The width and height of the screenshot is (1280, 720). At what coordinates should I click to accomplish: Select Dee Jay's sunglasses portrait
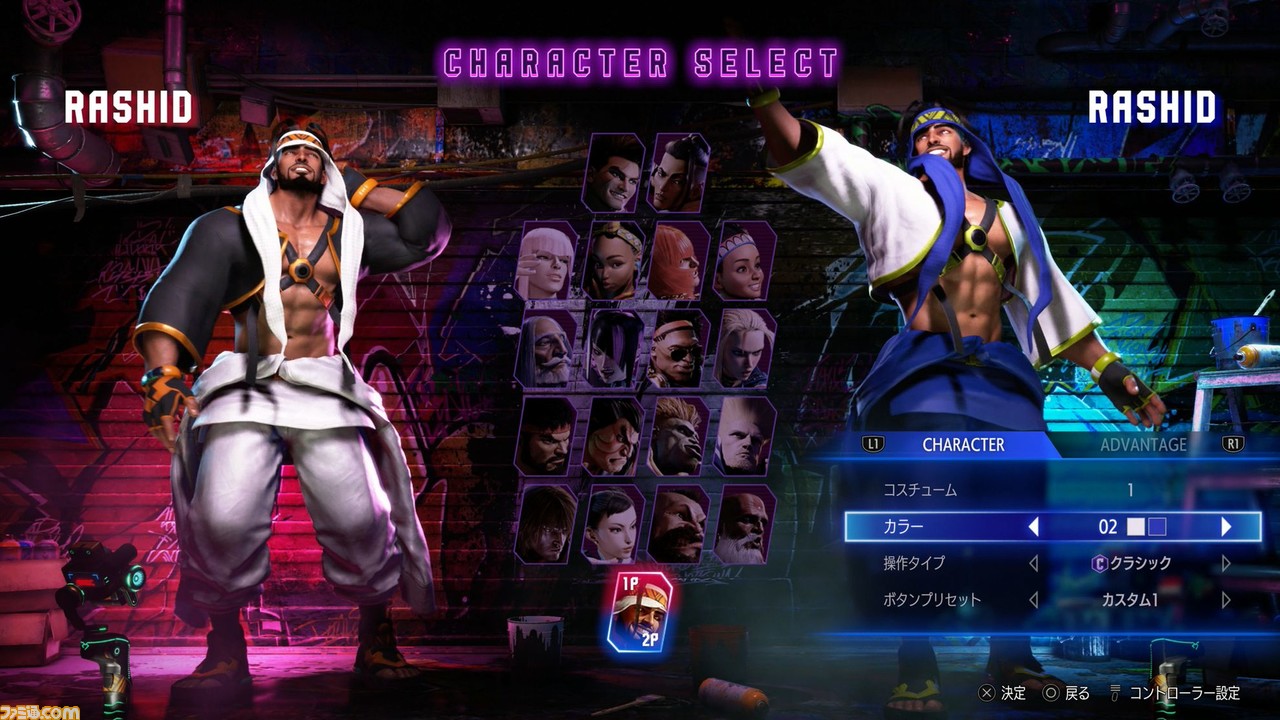[x=679, y=348]
